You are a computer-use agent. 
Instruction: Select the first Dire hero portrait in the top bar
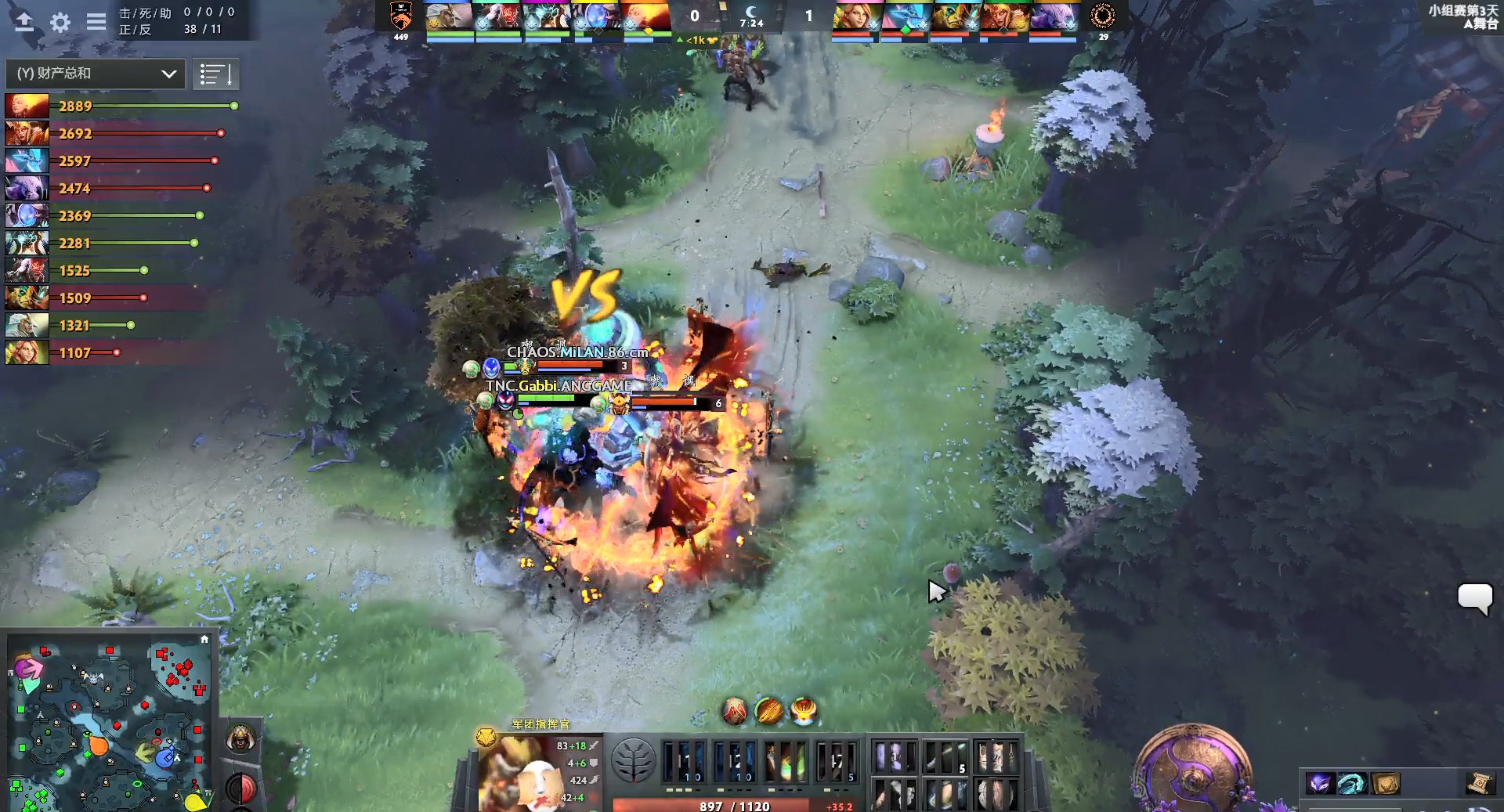pyautogui.click(x=855, y=17)
